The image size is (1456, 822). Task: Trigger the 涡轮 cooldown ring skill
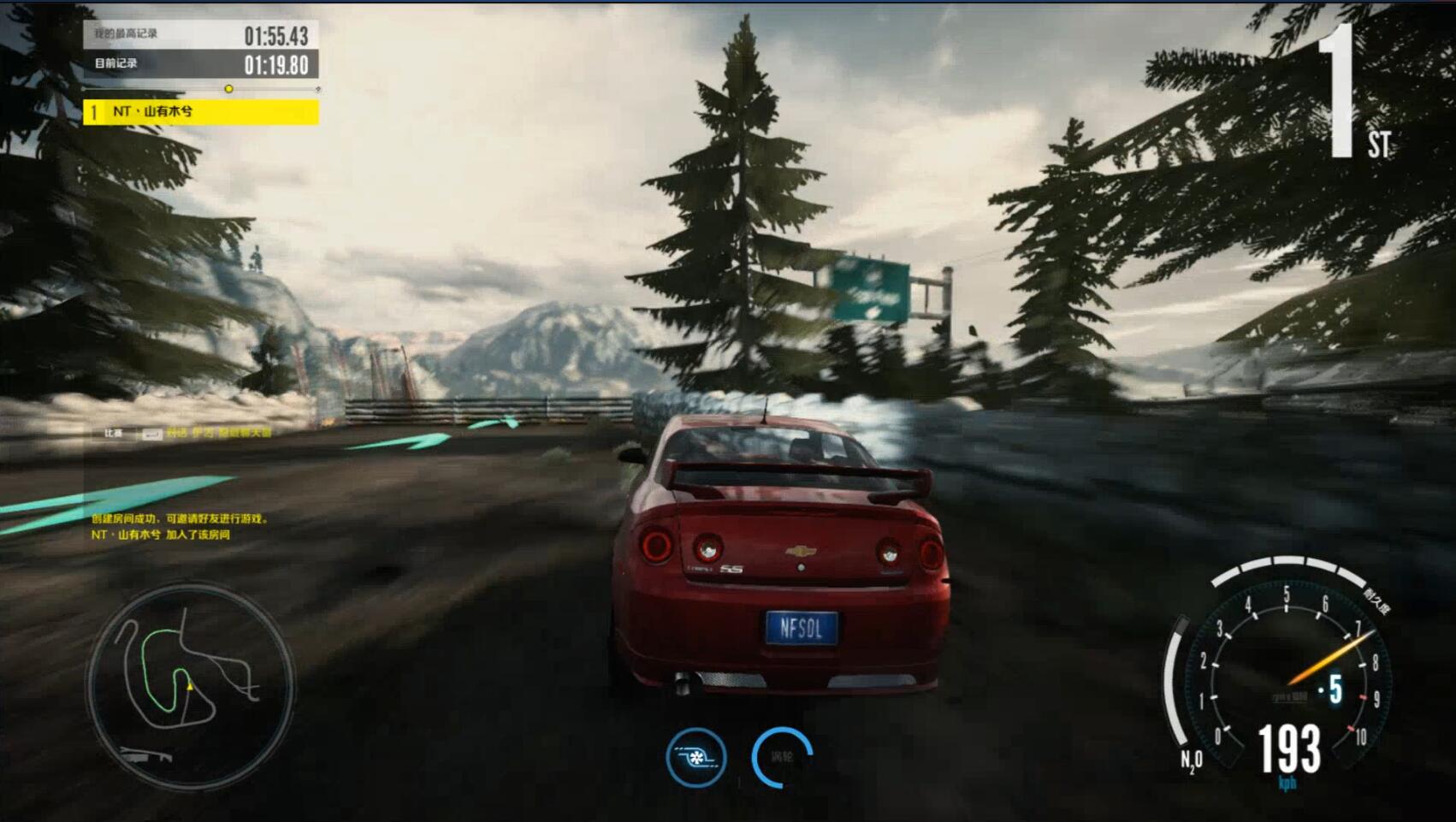782,757
